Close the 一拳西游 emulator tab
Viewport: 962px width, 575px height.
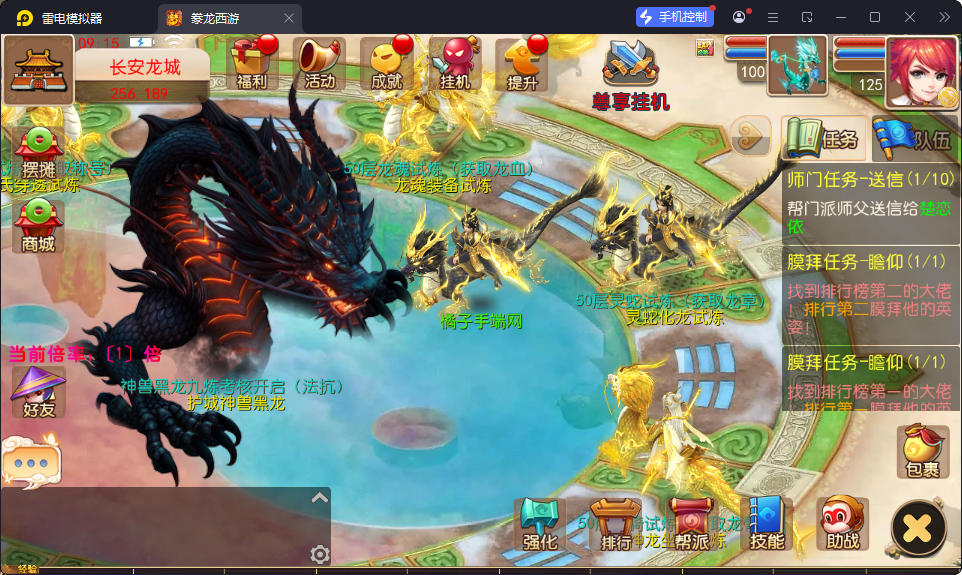[x=289, y=18]
